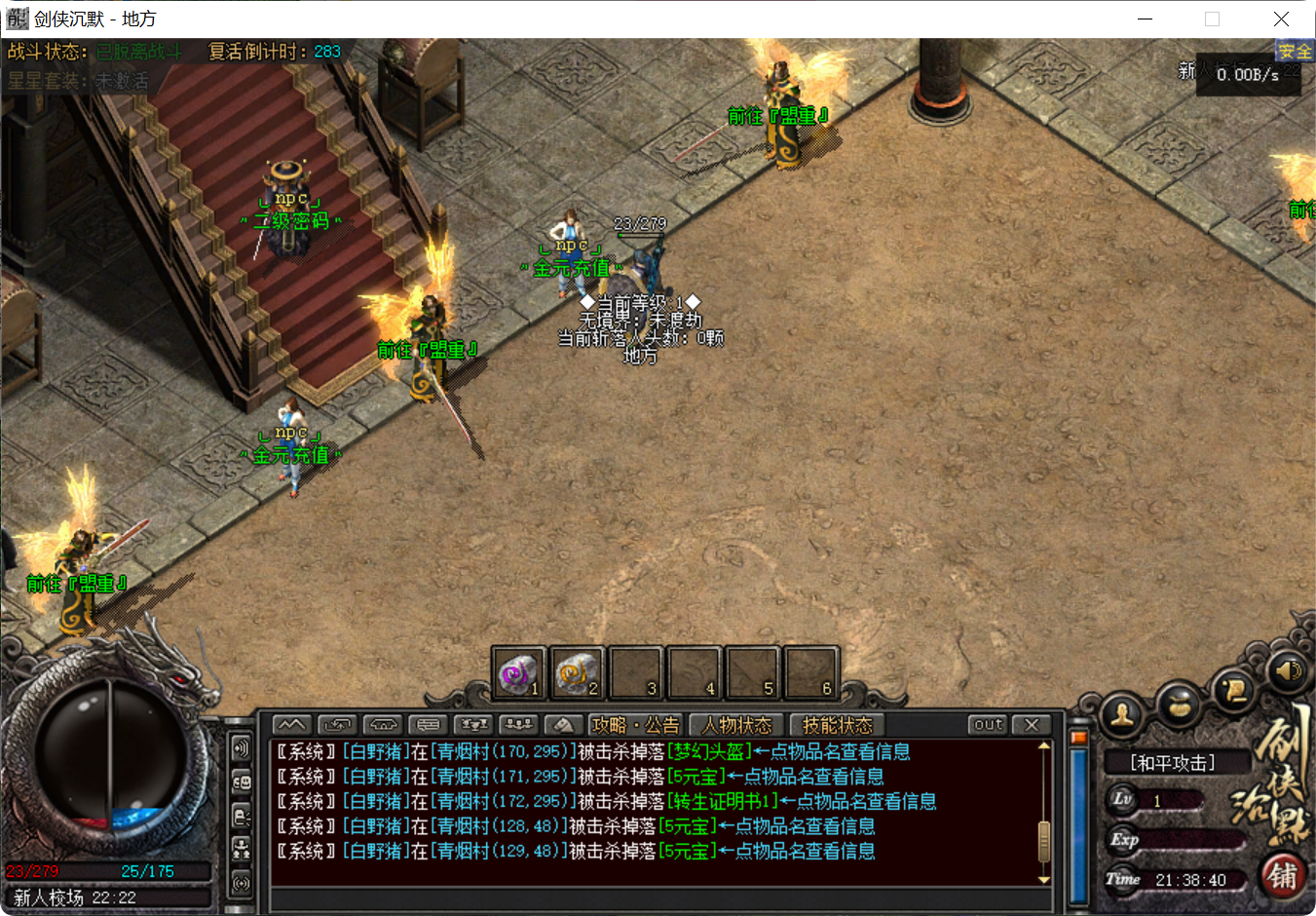1316x916 pixels.
Task: Switch to the 人物状态 tab
Action: click(735, 725)
